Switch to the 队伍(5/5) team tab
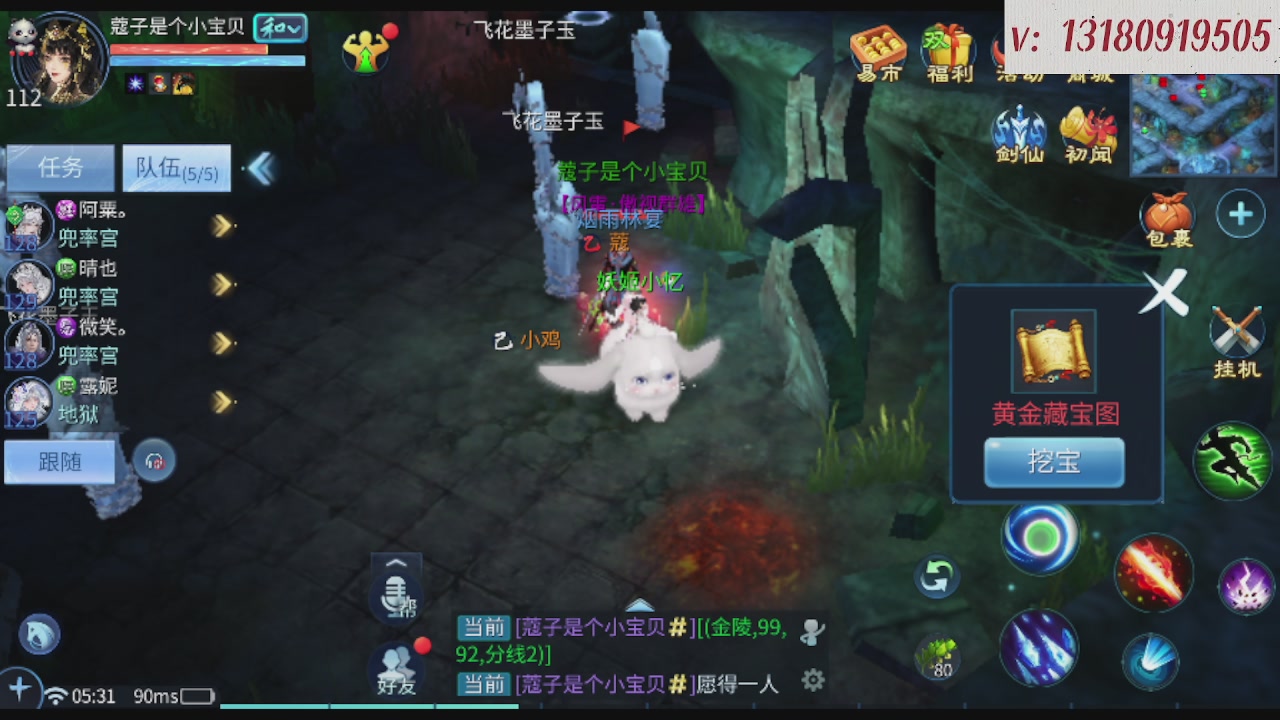Screen dimensions: 1280x720 [176, 167]
